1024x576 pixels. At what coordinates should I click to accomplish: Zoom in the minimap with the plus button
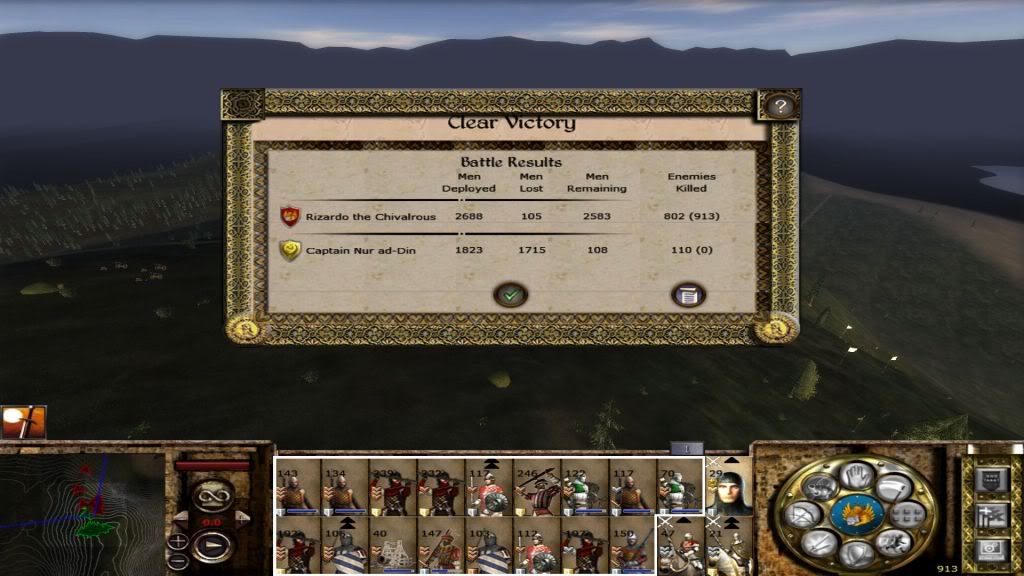point(178,542)
